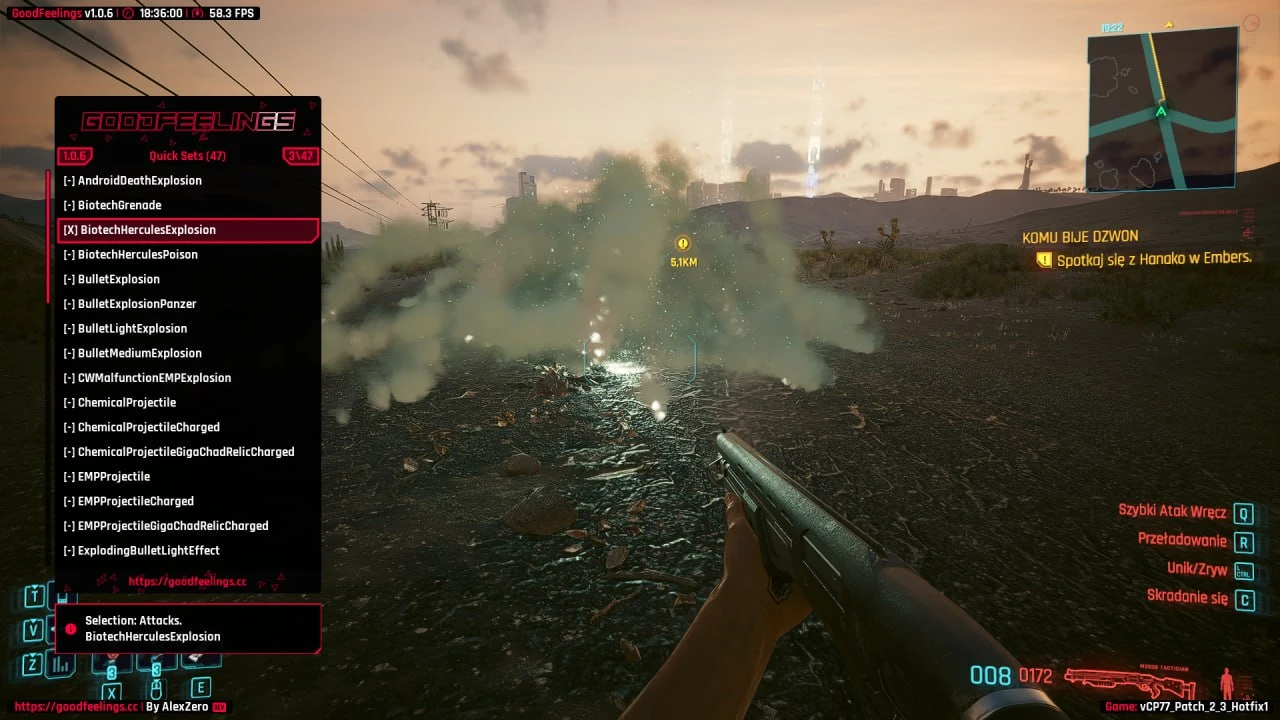The width and height of the screenshot is (1280, 720).
Task: Click the minimap in the corner
Action: (1162, 109)
